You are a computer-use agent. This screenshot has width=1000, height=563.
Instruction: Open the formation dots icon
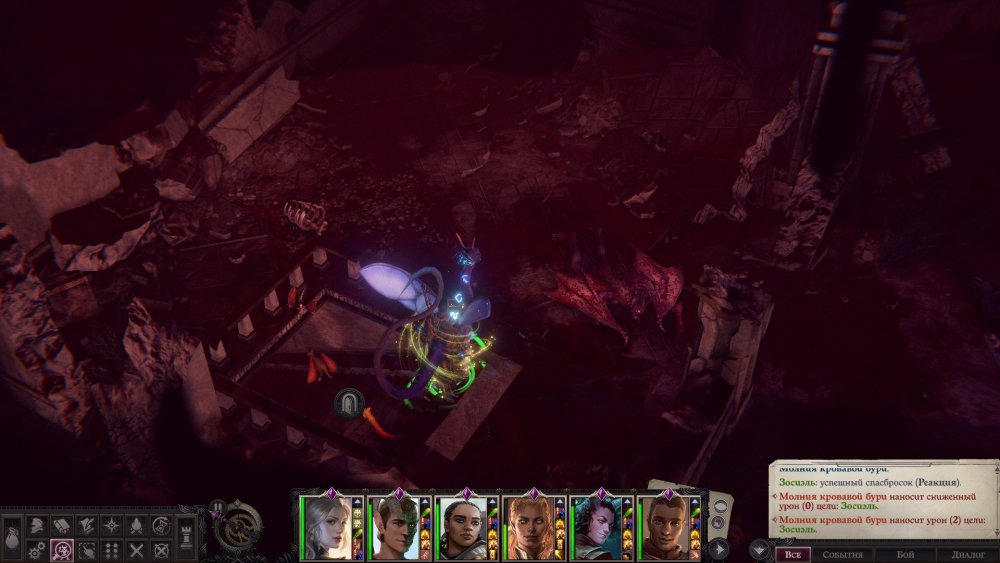[111, 549]
